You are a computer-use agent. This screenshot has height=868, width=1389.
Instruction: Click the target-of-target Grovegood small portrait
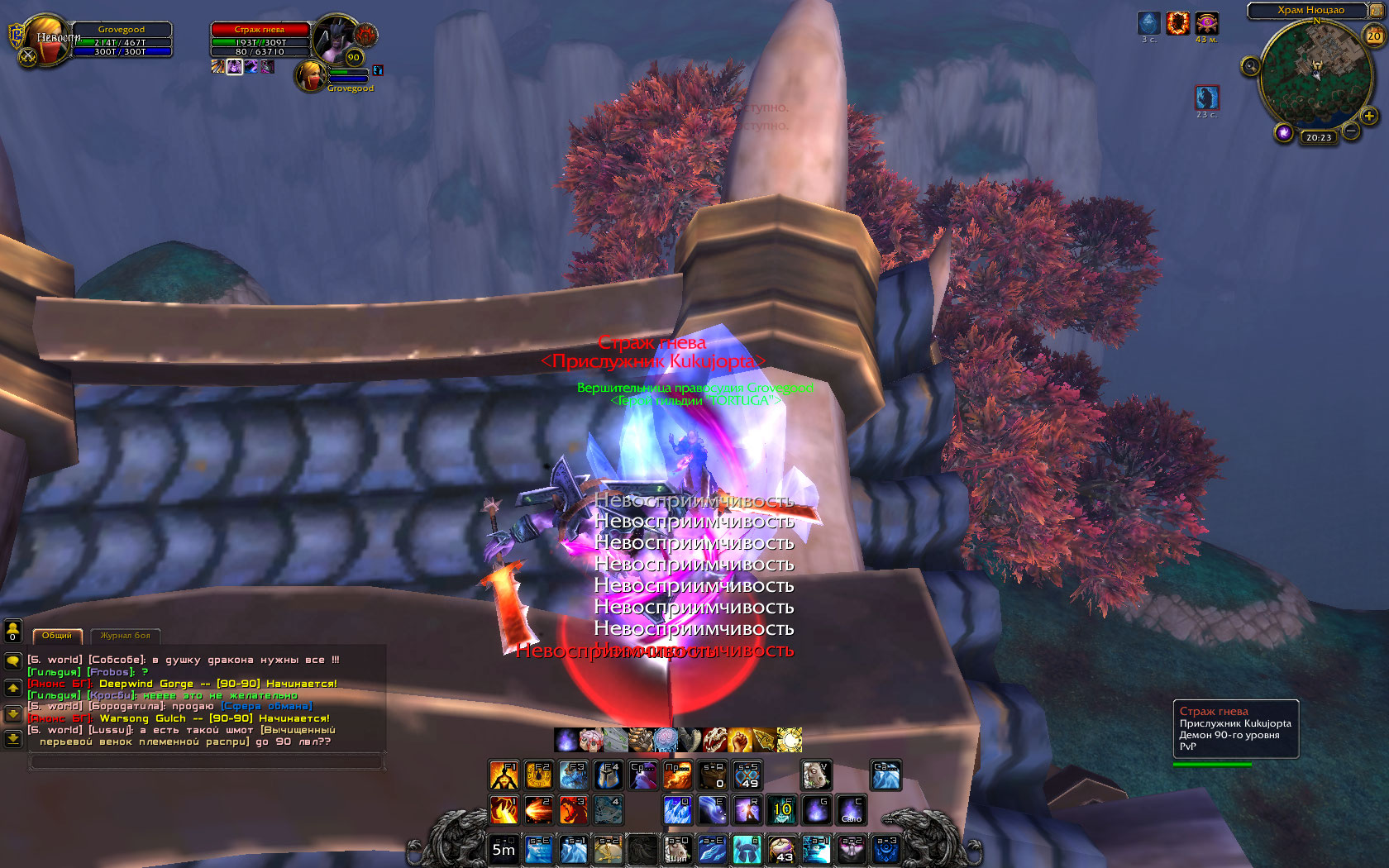311,76
